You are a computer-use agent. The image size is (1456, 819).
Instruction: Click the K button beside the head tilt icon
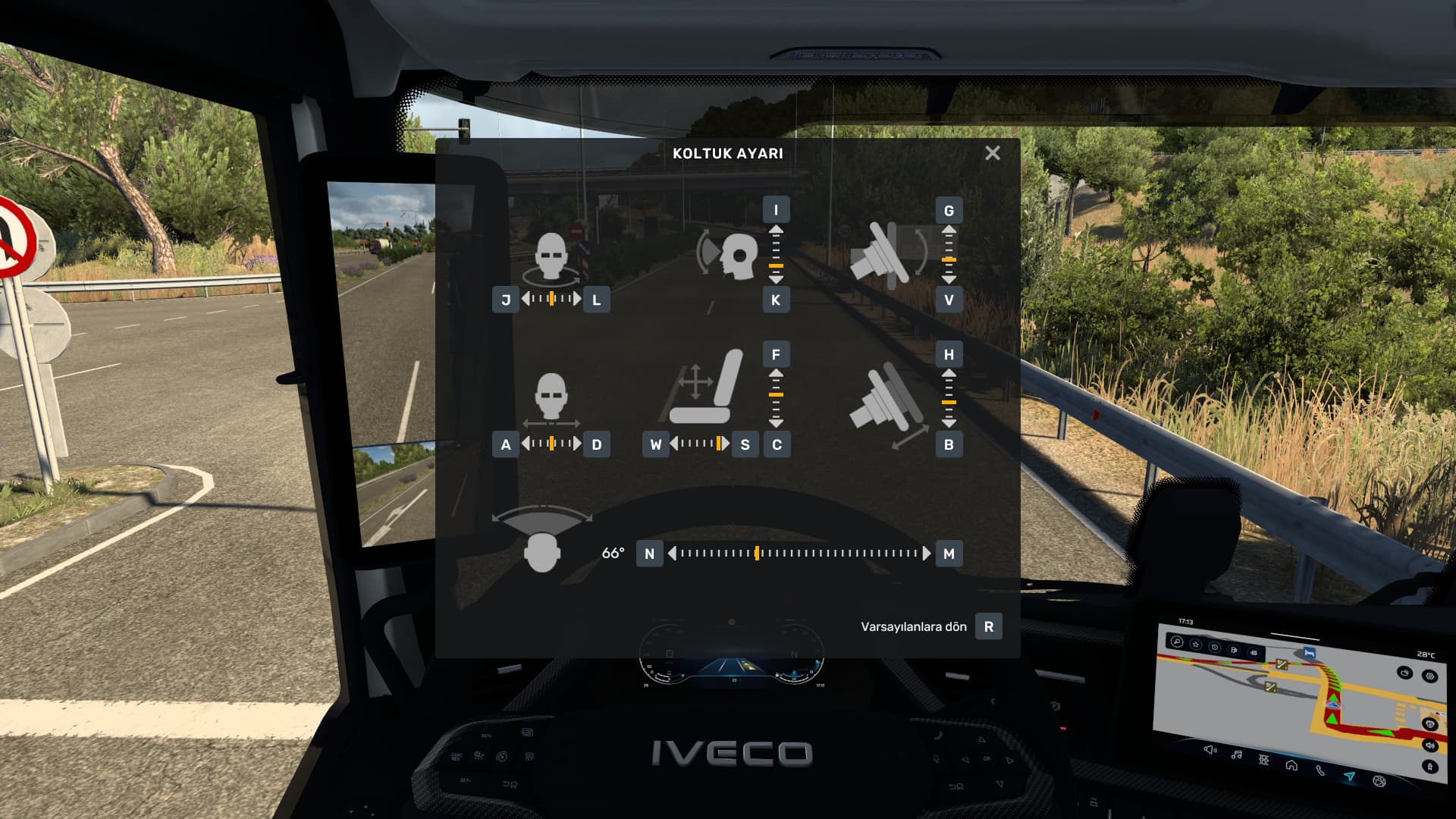click(776, 300)
